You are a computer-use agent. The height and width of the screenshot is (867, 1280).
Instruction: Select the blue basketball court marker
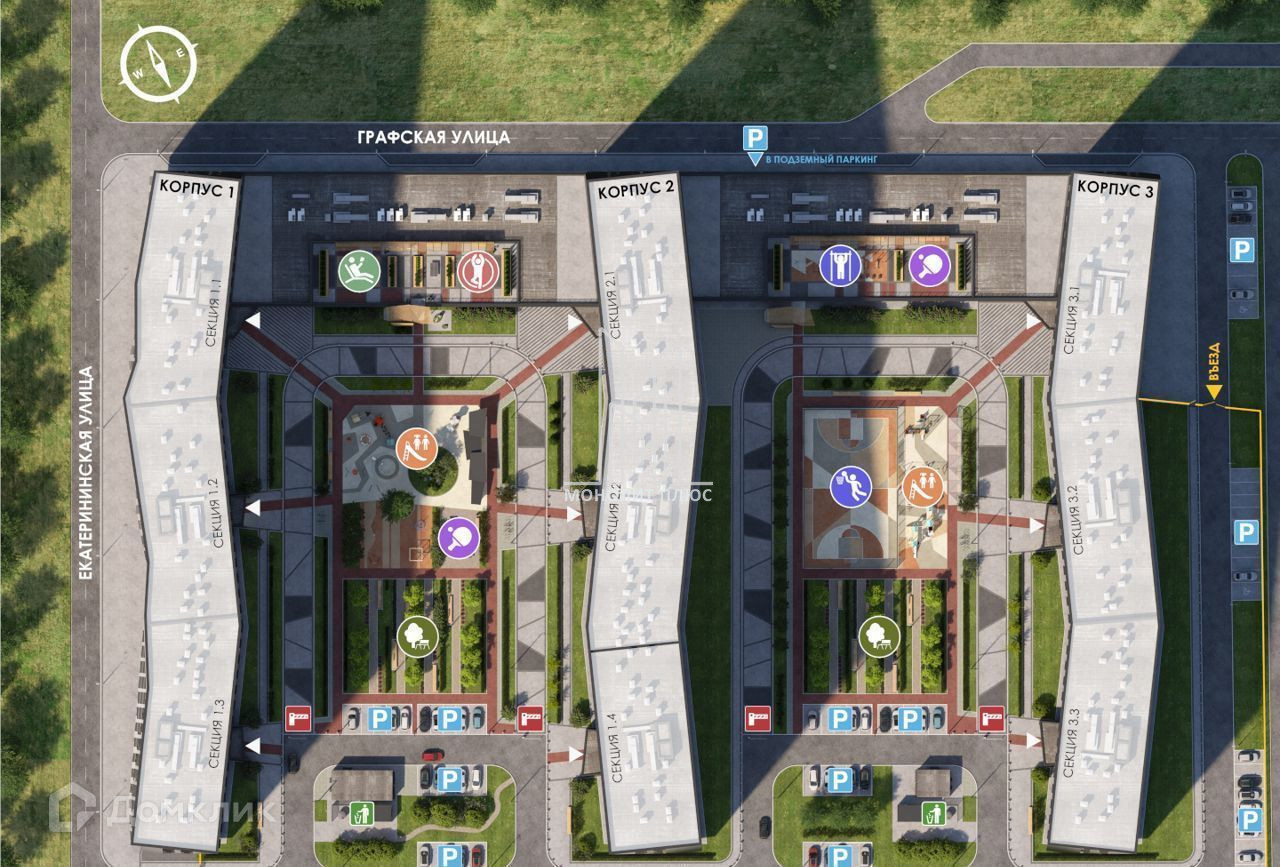coord(851,486)
